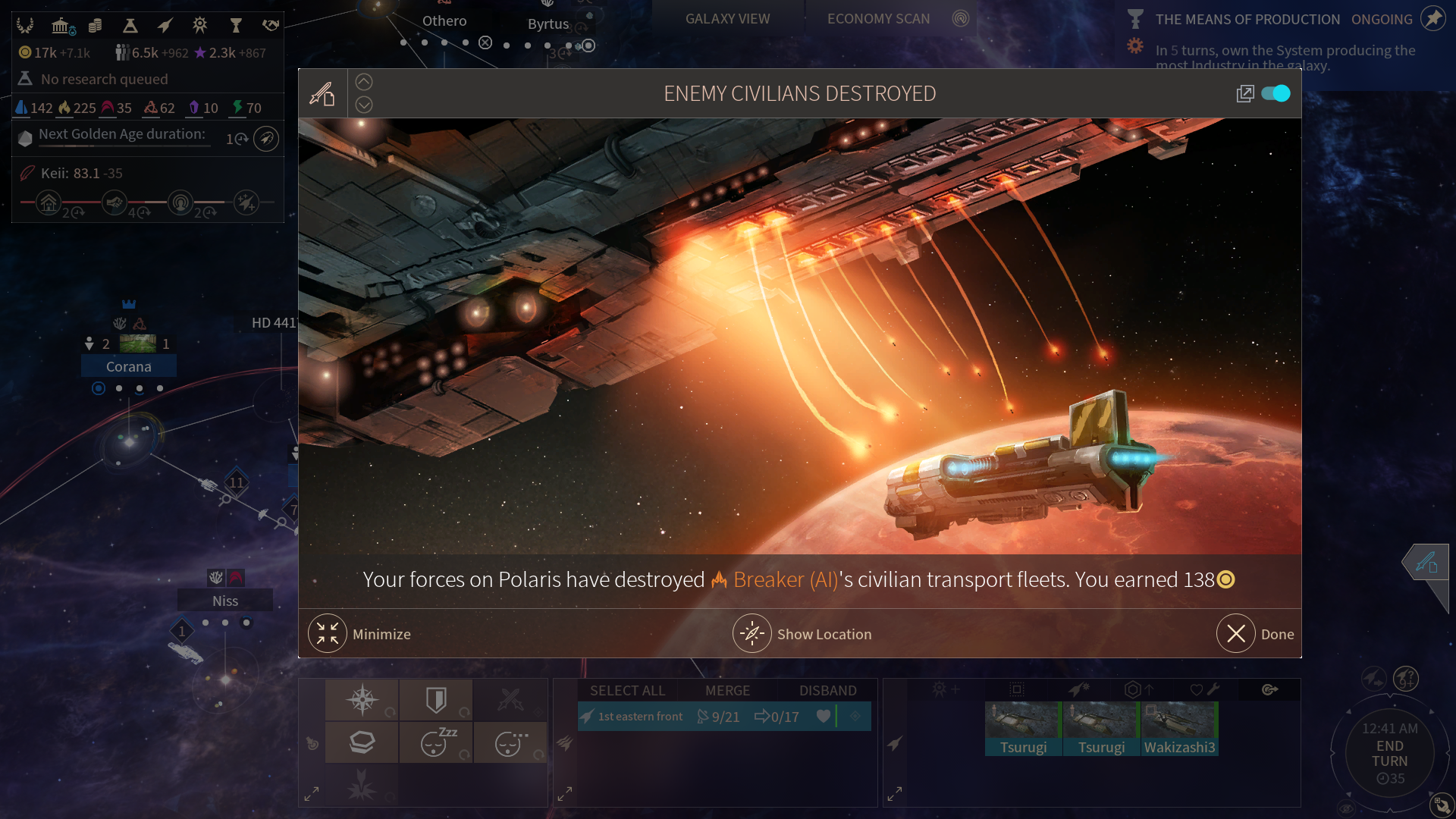This screenshot has height=819, width=1456.
Task: Click the guard shield fleet action
Action: (436, 699)
